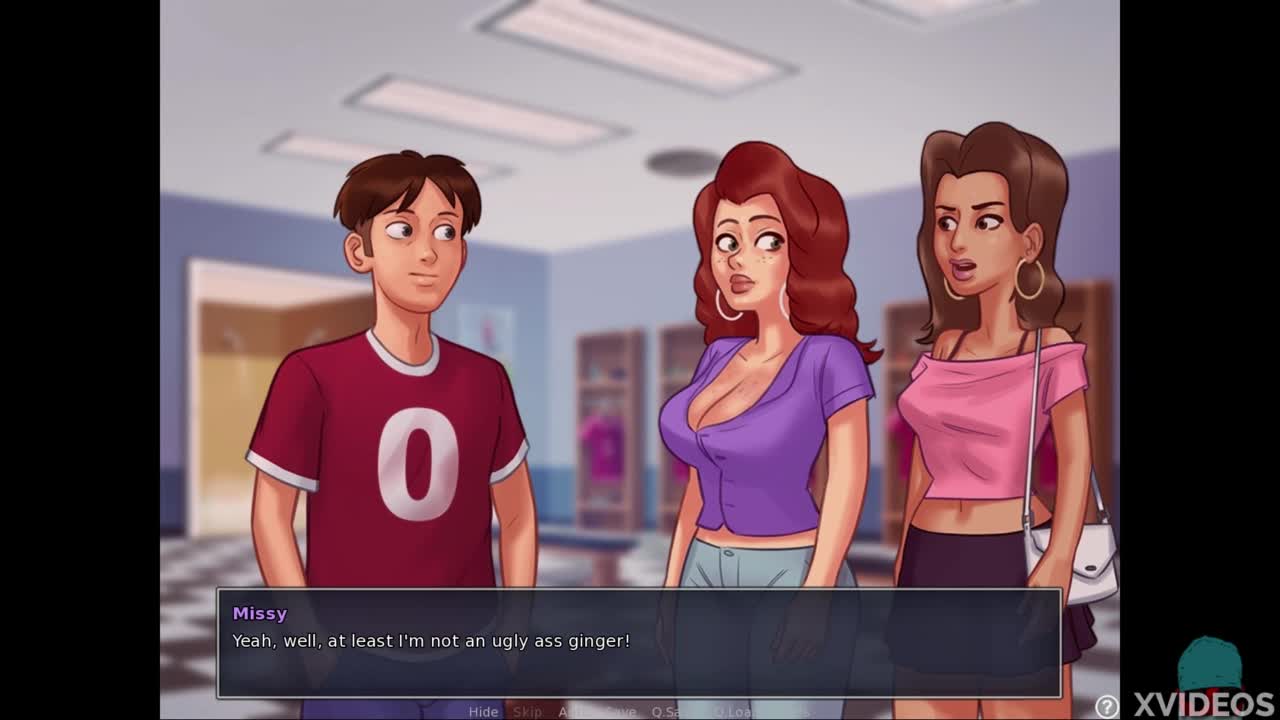The height and width of the screenshot is (720, 1280).
Task: Click the question mark help icon
Action: 1106,706
